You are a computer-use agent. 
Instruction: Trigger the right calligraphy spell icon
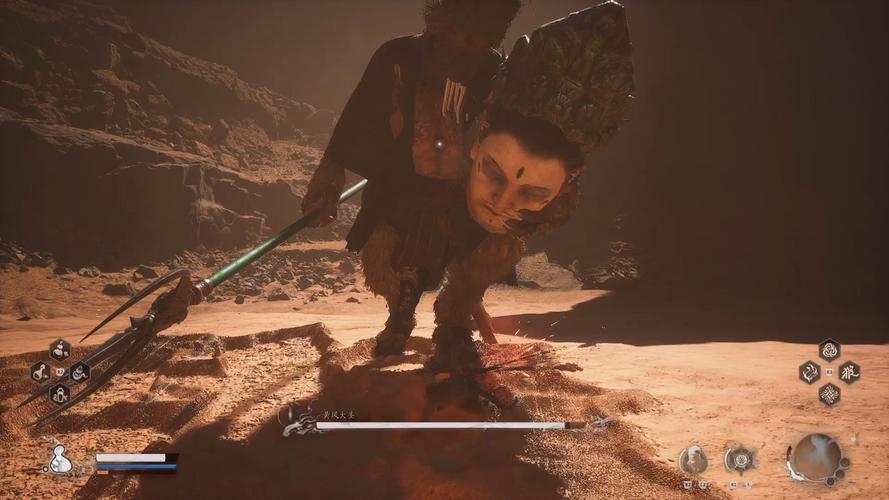point(849,372)
